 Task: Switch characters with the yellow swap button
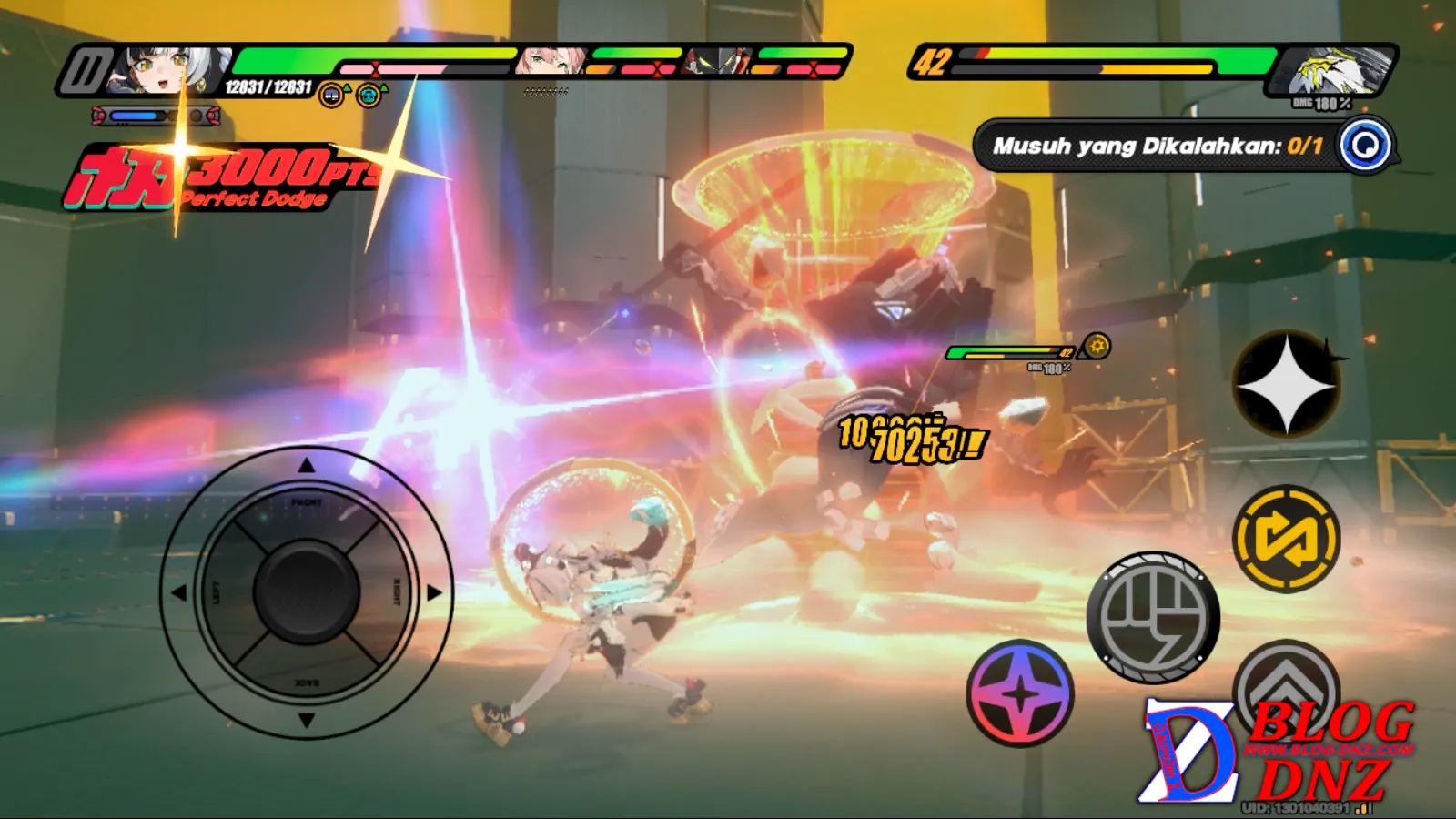tap(1286, 539)
